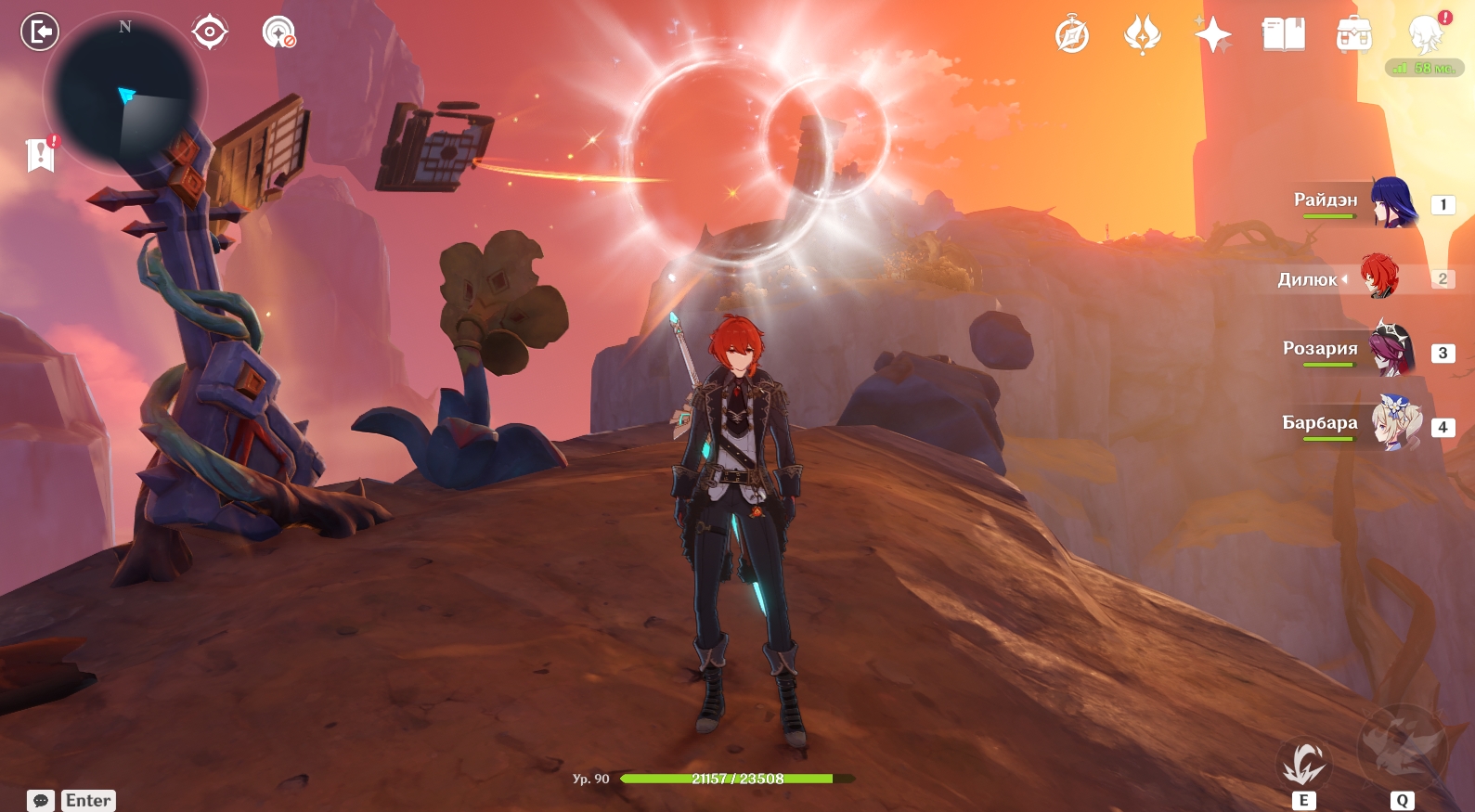
Task: Open the flame-shaped events icon
Action: [x=1142, y=36]
